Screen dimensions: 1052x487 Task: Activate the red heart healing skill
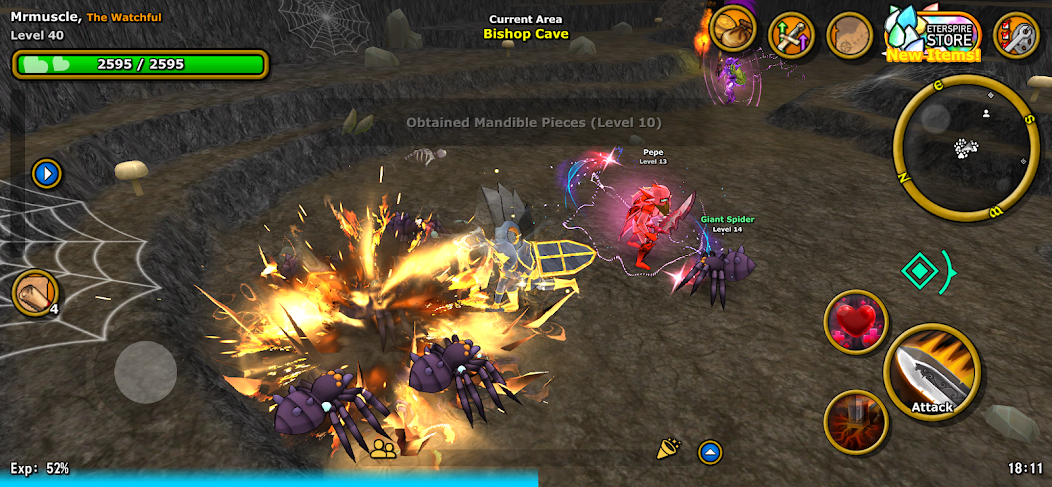click(857, 323)
